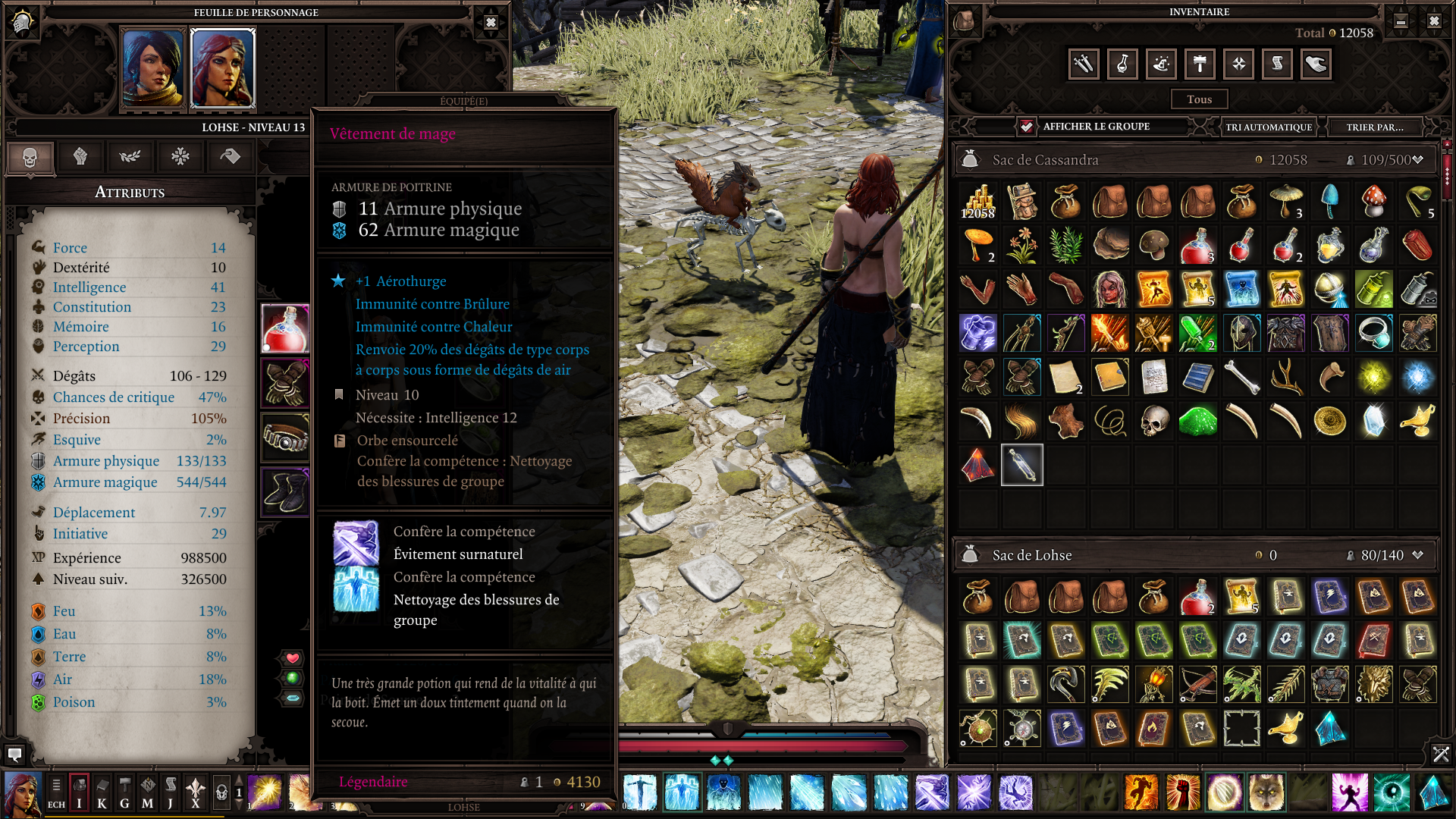Viewport: 1456px width, 819px height.
Task: Filter inventory by the hammer icon category
Action: (1200, 64)
